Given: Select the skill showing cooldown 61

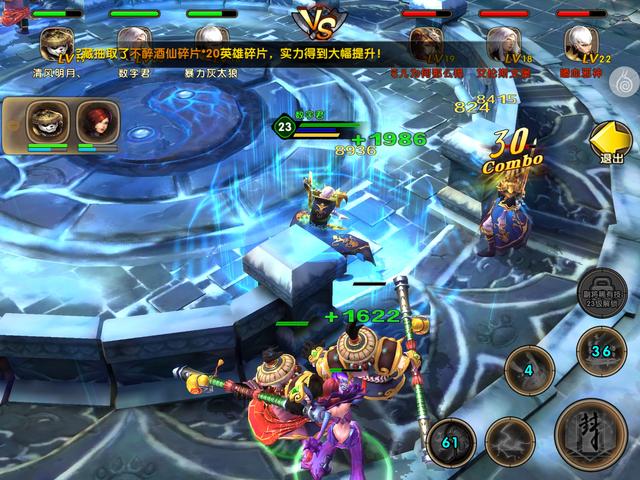Looking at the screenshot, I should click(450, 440).
